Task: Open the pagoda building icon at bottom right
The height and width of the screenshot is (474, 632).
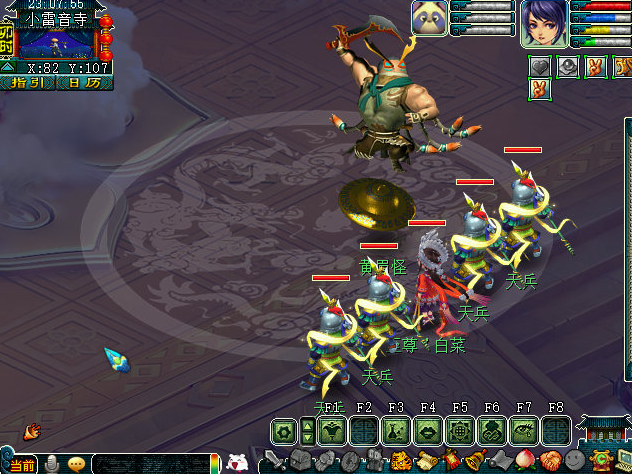Action: click(x=605, y=432)
